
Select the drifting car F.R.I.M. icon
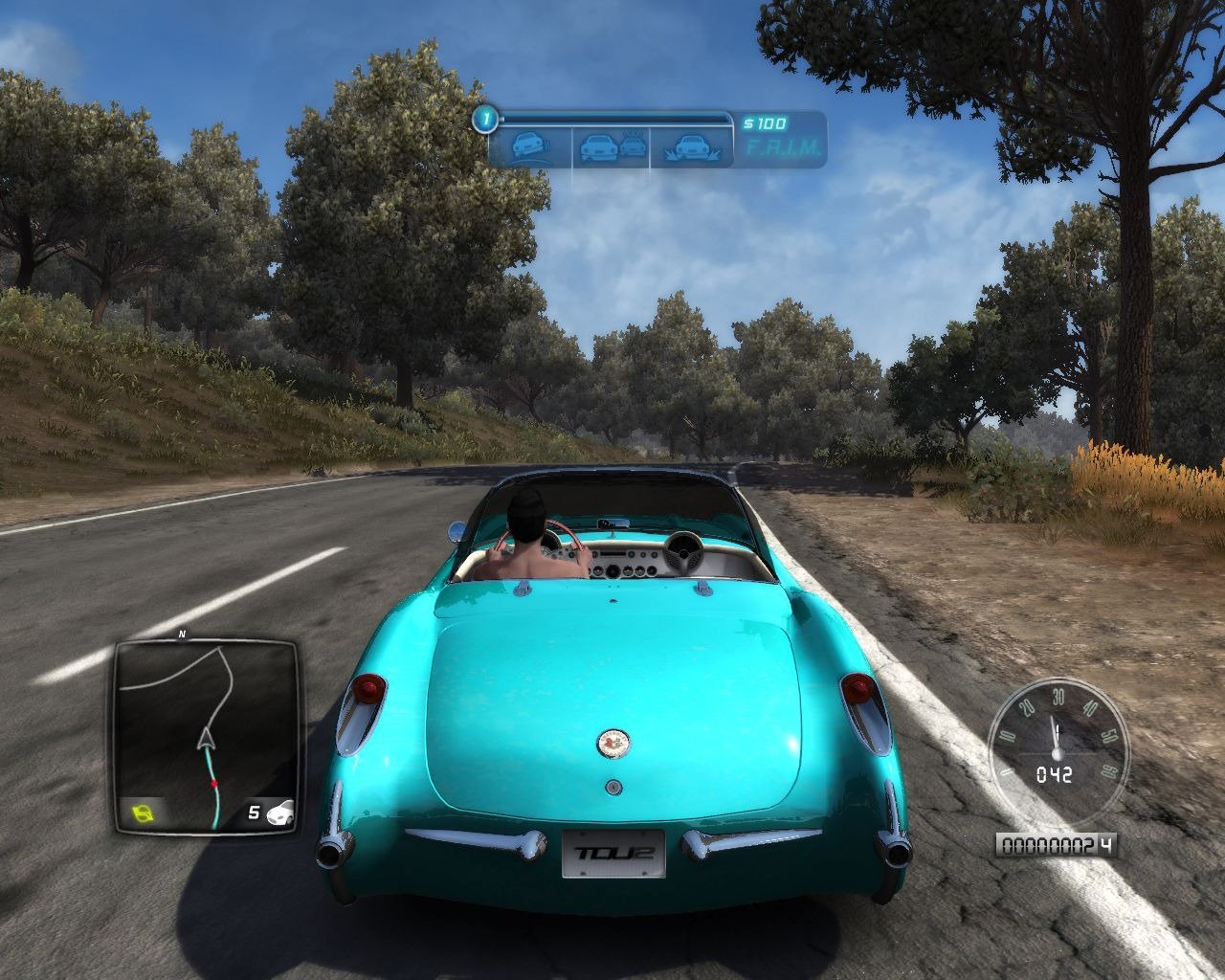pos(527,147)
